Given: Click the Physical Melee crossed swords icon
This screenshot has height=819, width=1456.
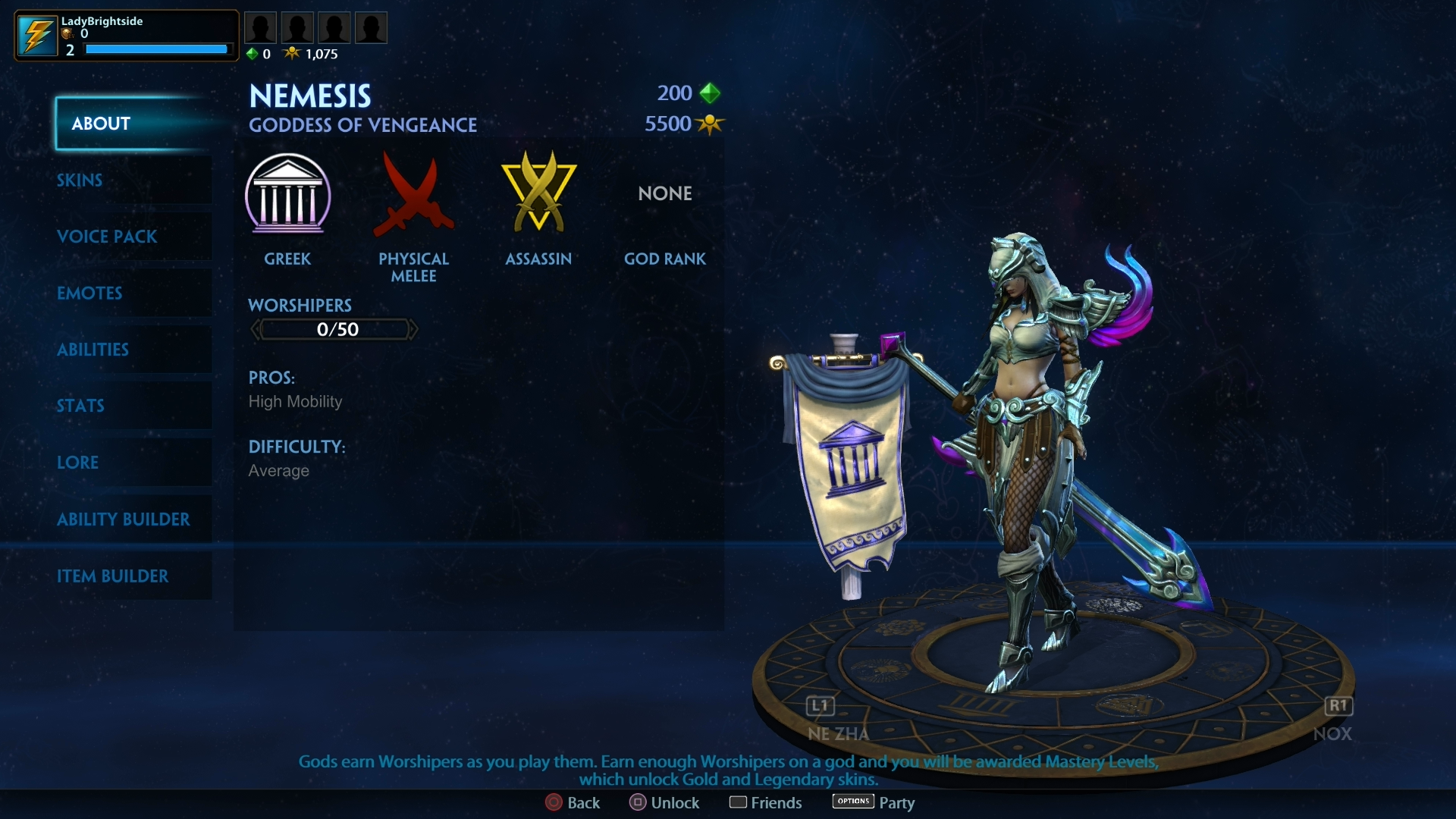Looking at the screenshot, I should [414, 196].
